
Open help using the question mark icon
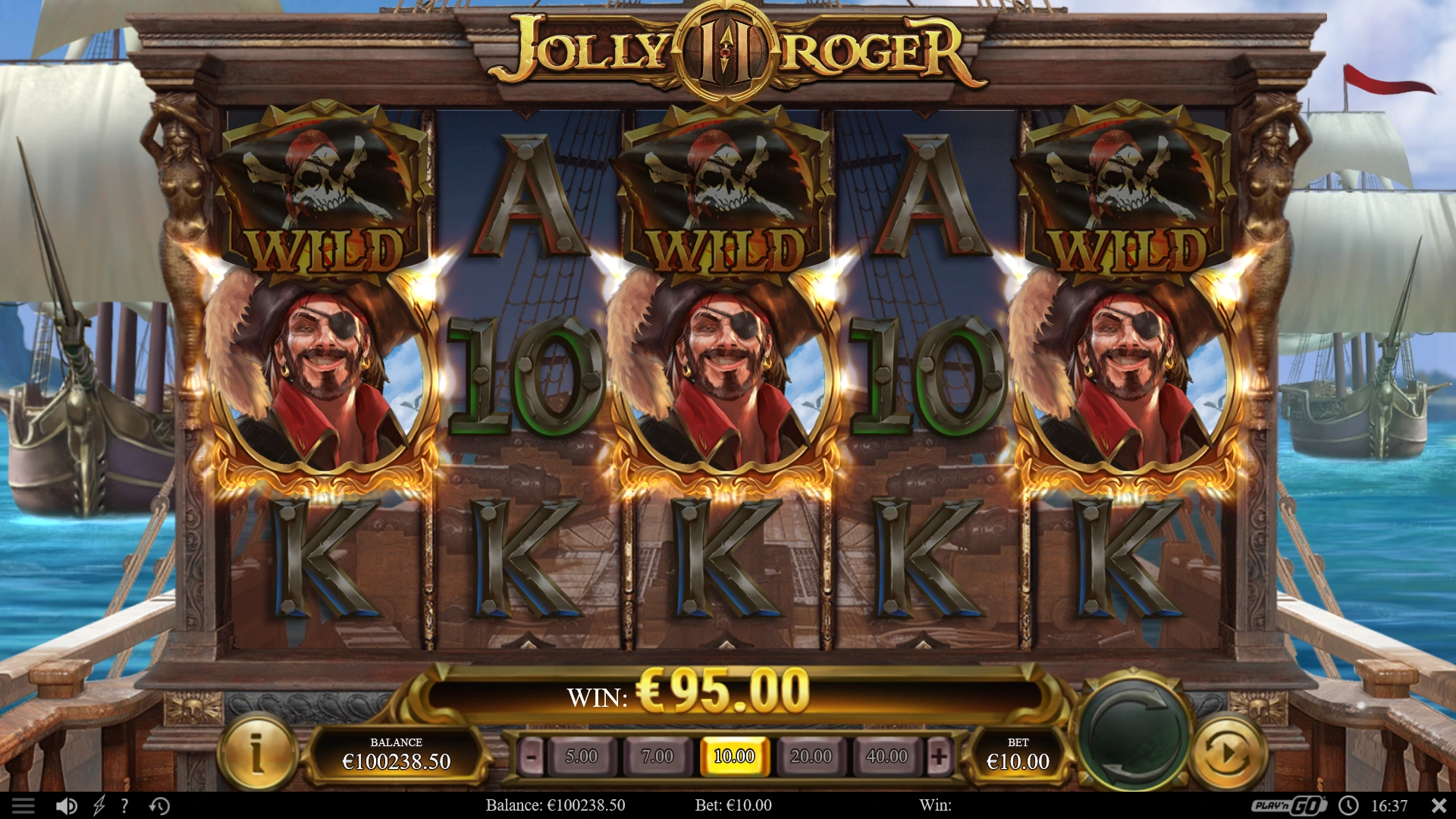[x=124, y=805]
